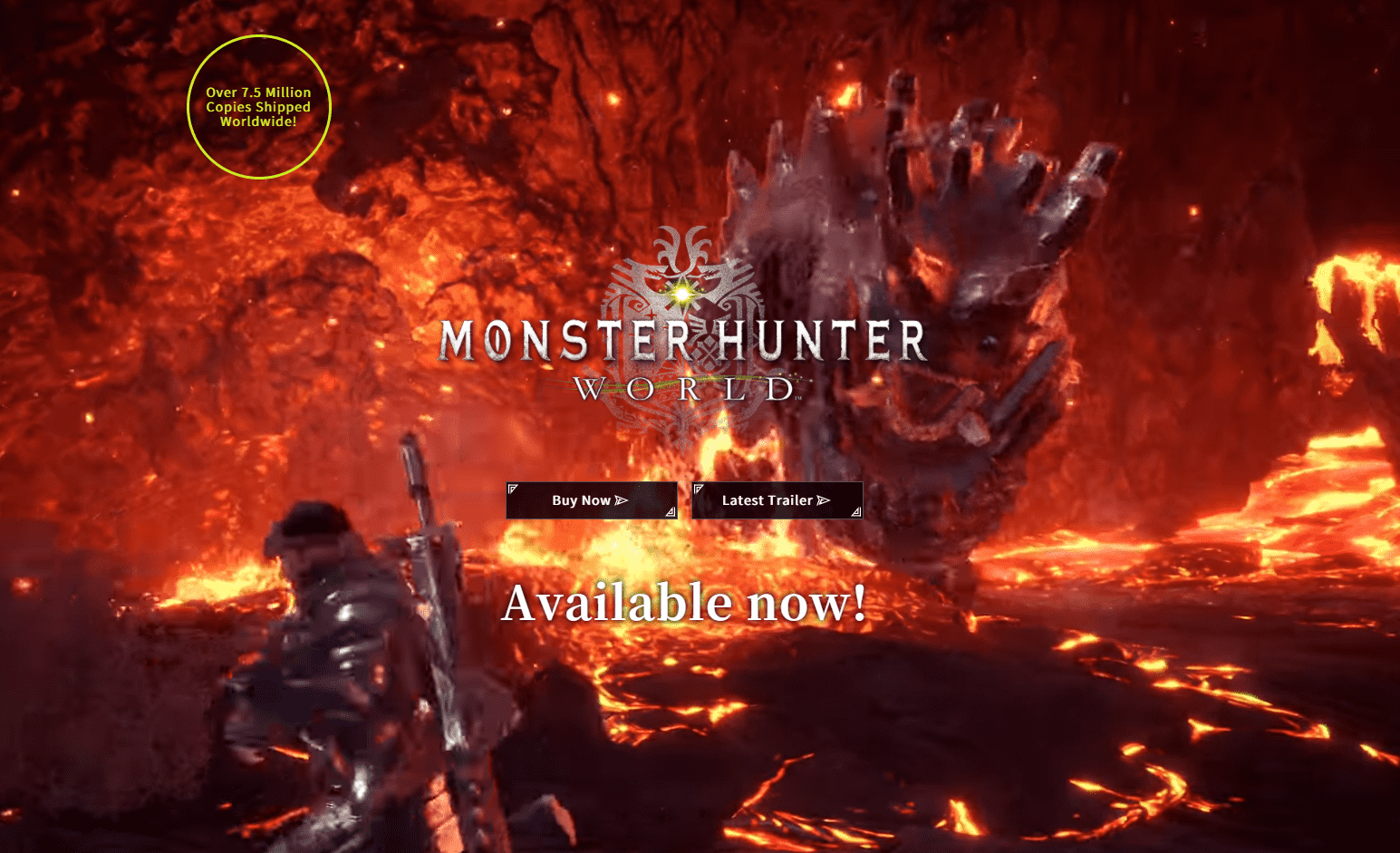The height and width of the screenshot is (853, 1400).
Task: Watch the Latest Trailer
Action: [x=777, y=500]
